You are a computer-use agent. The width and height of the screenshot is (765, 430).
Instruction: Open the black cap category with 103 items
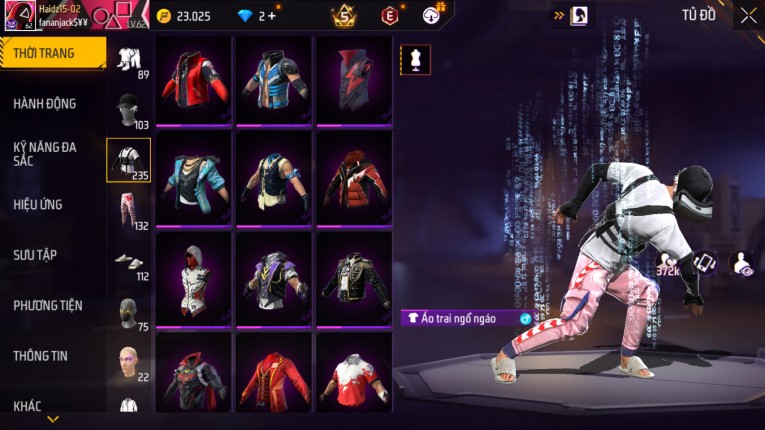coord(129,110)
